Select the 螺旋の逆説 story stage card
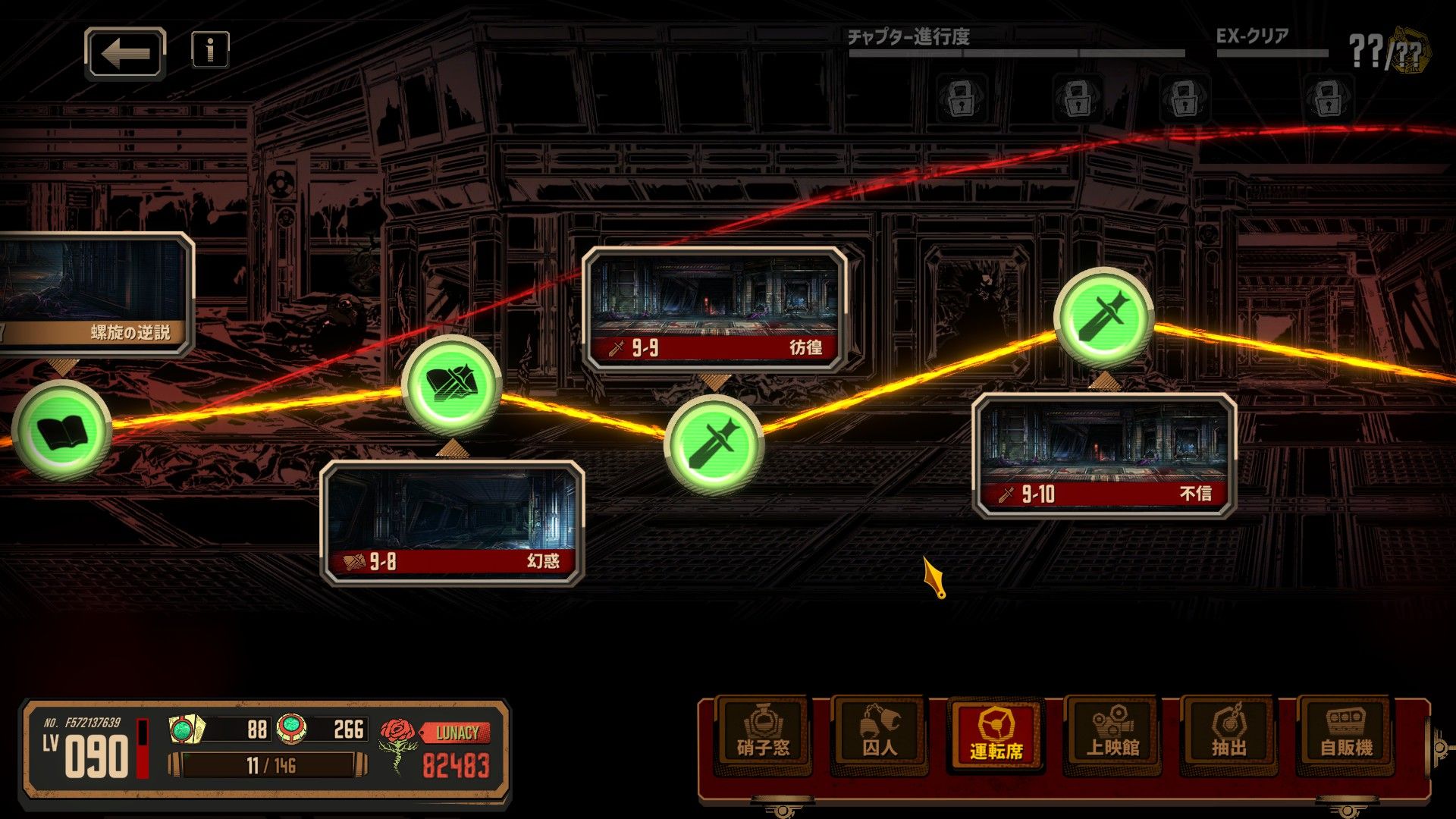Screen dimensions: 1456x819 coord(95,294)
